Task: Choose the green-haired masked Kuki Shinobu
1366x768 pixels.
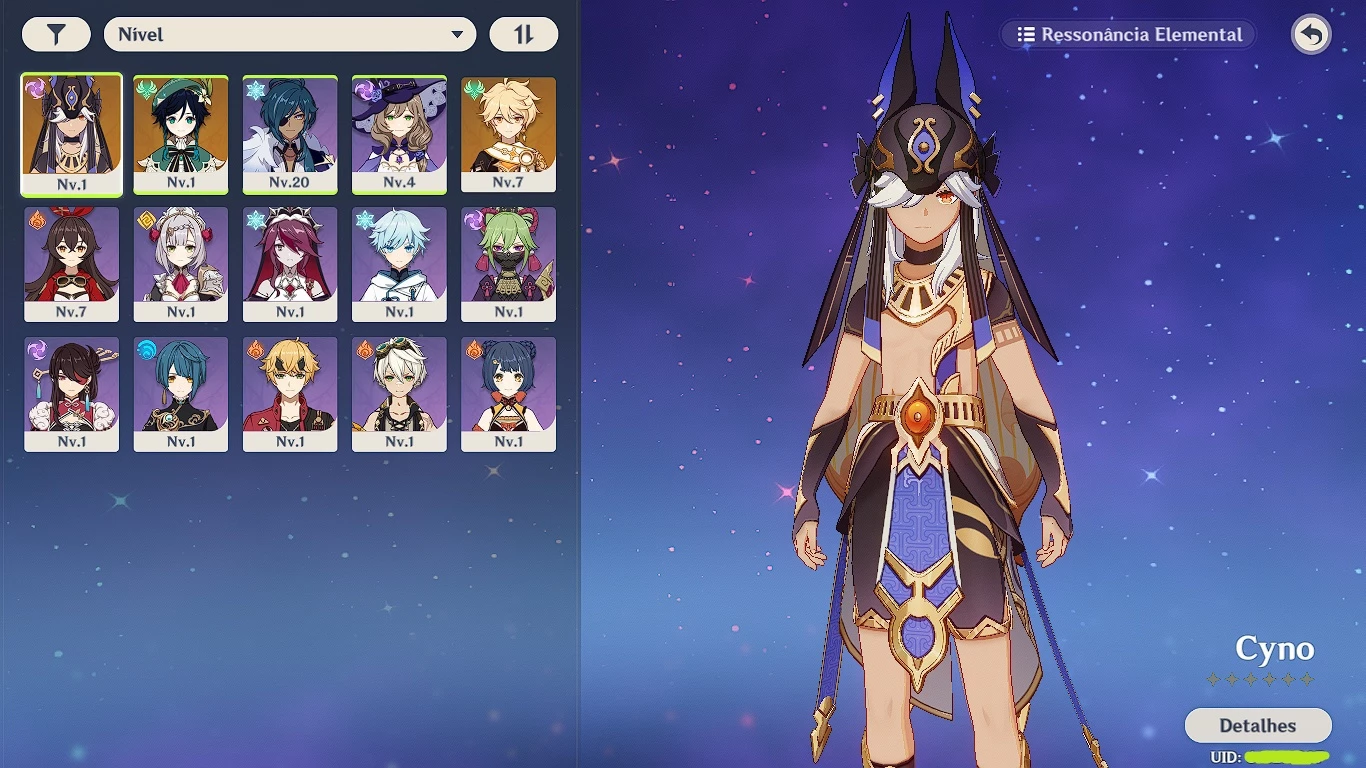Action: tap(508, 264)
